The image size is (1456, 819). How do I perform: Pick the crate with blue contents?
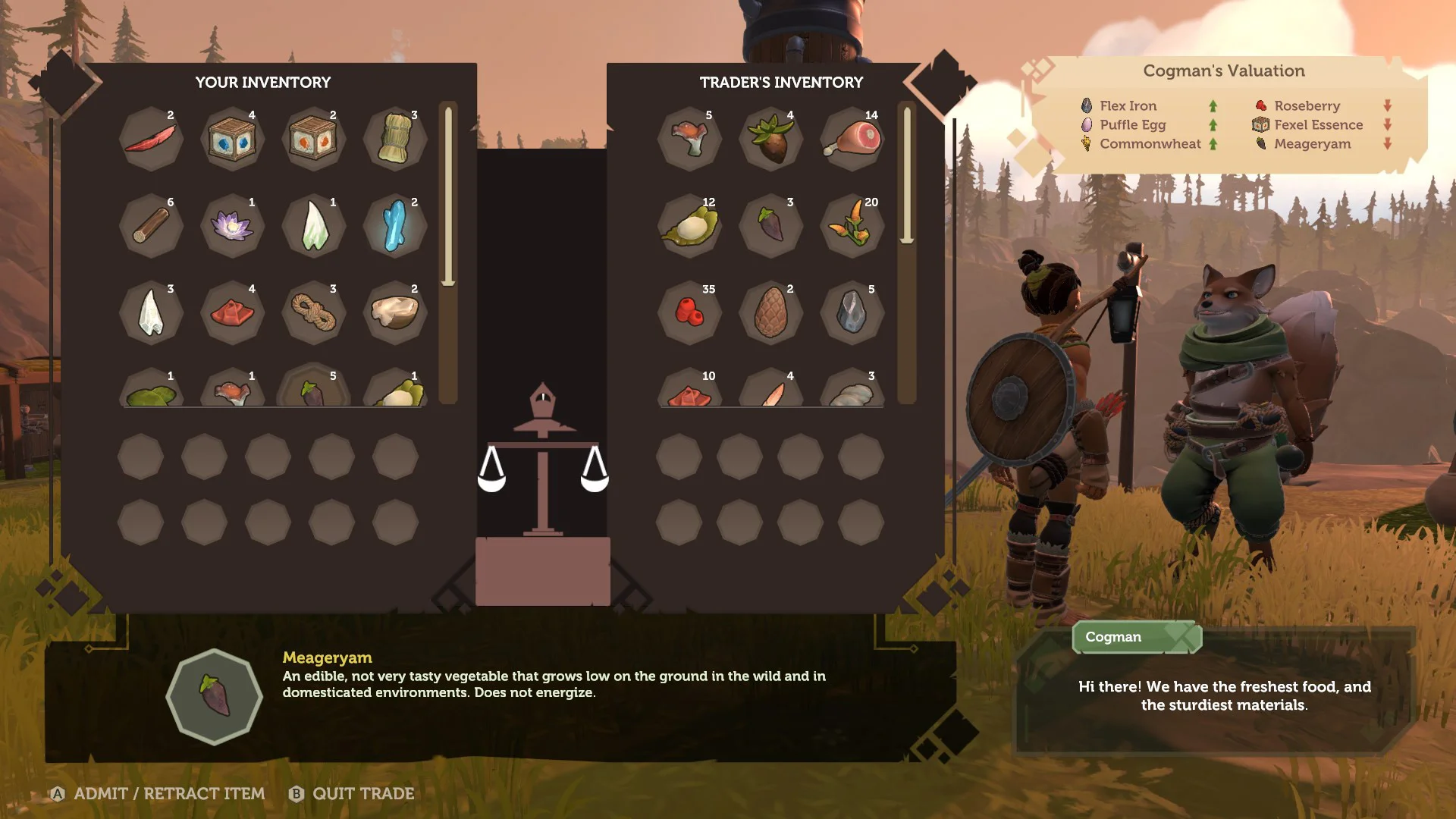[232, 140]
